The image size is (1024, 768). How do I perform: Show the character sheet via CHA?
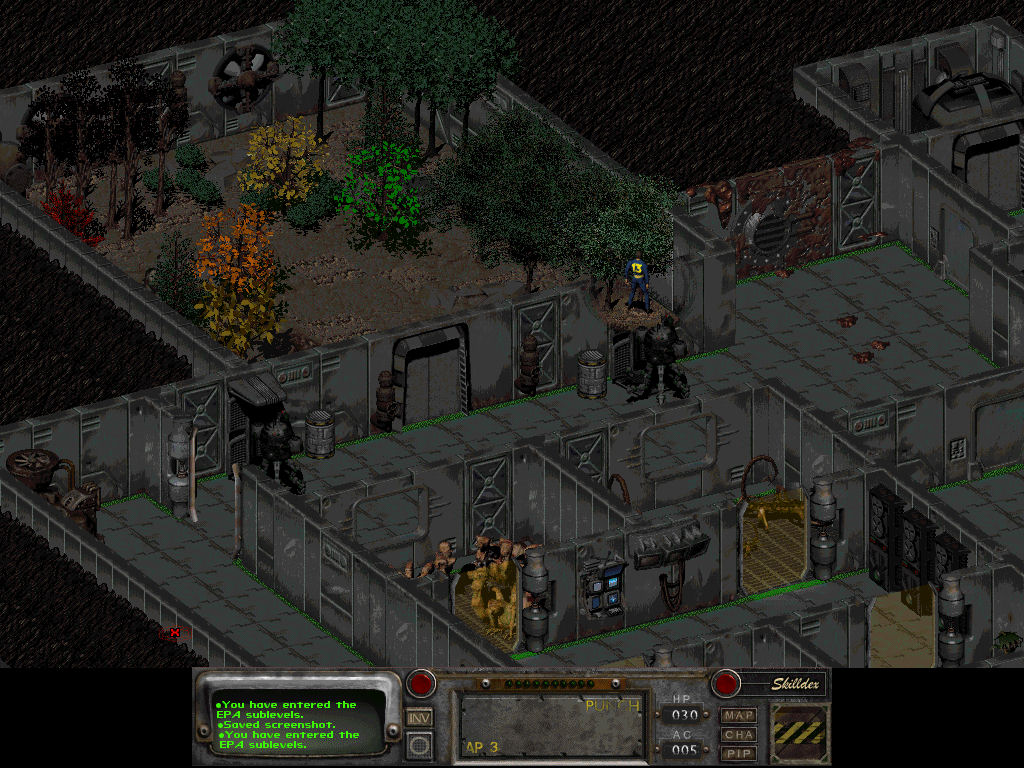(x=739, y=735)
